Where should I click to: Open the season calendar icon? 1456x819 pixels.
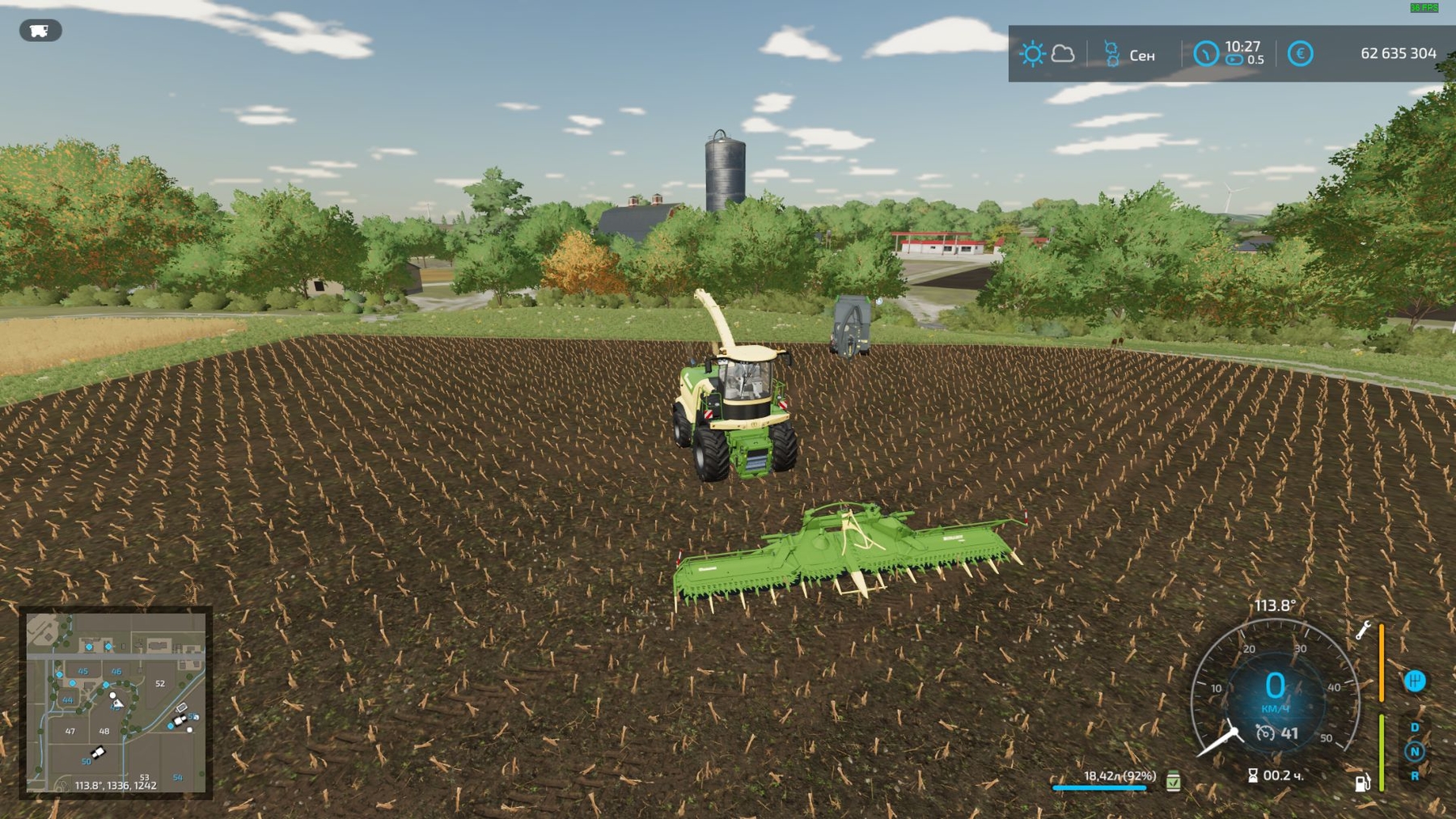(1112, 54)
